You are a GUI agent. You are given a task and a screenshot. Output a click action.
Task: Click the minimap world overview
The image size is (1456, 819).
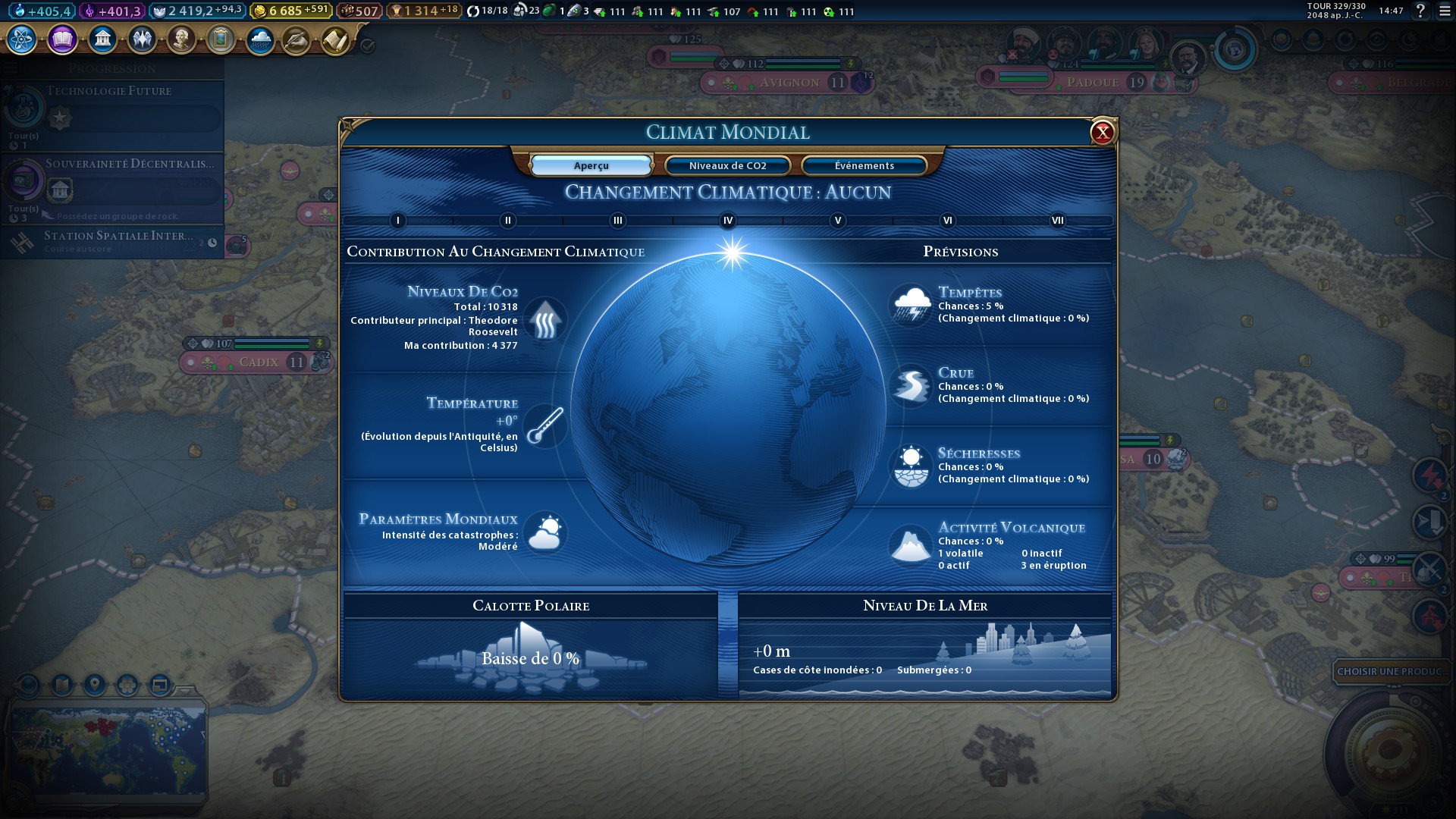(108, 749)
